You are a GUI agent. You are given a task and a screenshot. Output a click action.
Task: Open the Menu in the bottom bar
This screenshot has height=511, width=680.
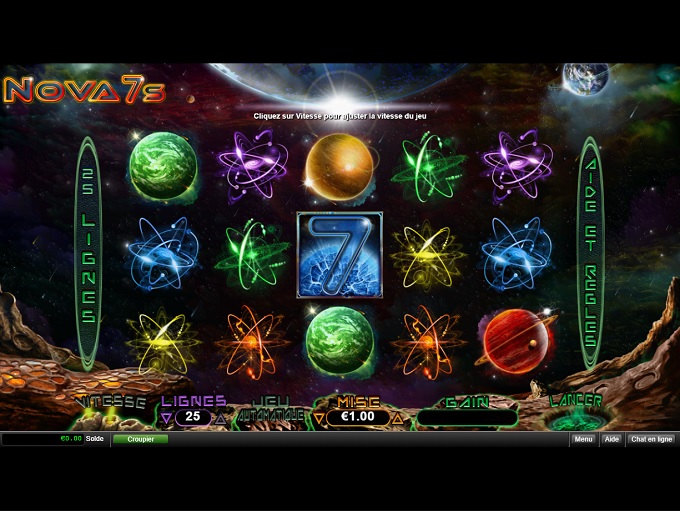tap(583, 439)
